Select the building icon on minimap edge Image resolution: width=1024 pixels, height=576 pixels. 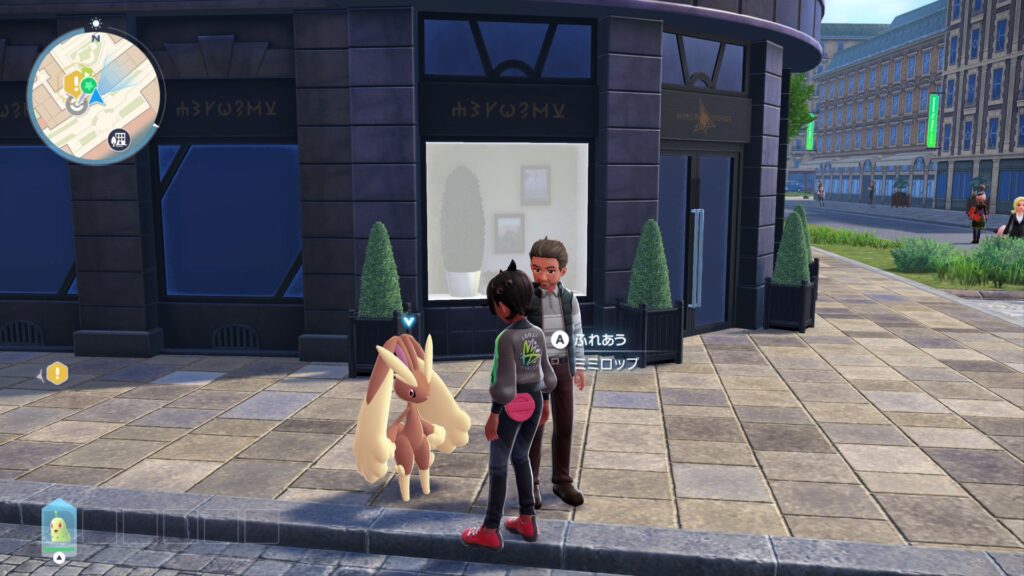click(119, 138)
